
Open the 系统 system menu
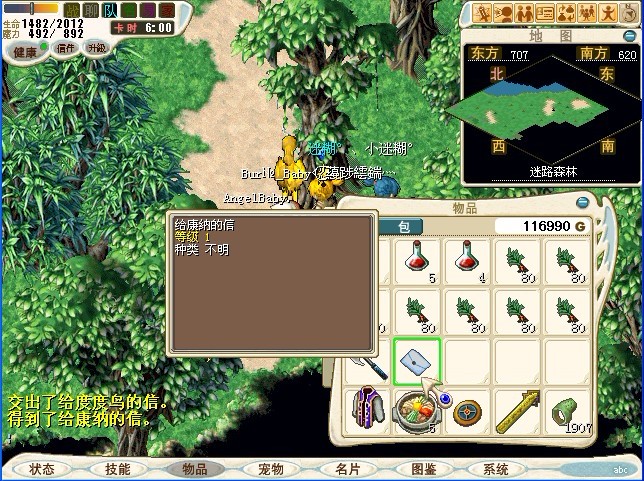(496, 468)
